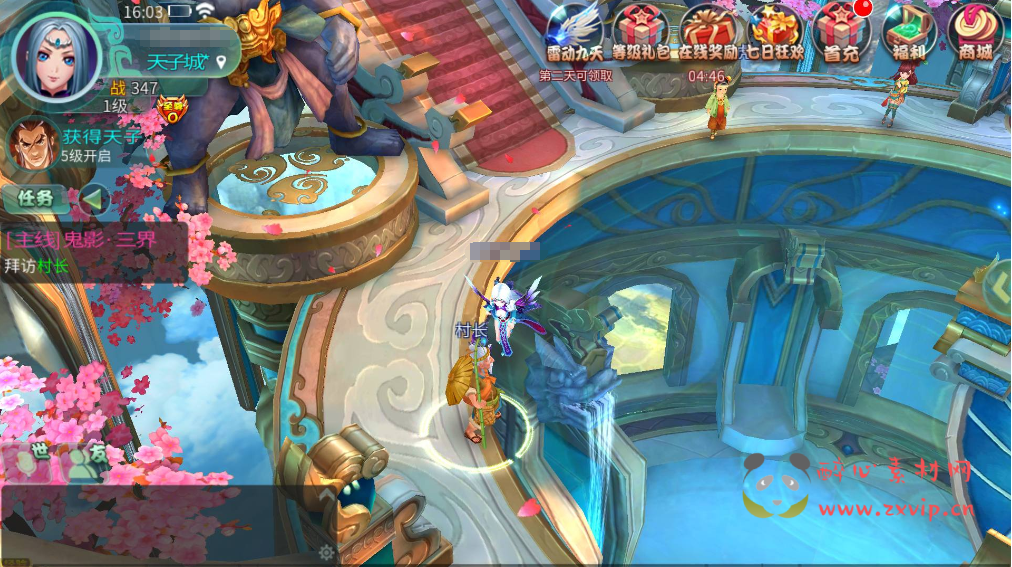This screenshot has height=567, width=1012.
Task: Open the 首充 first recharge gift
Action: [x=840, y=32]
